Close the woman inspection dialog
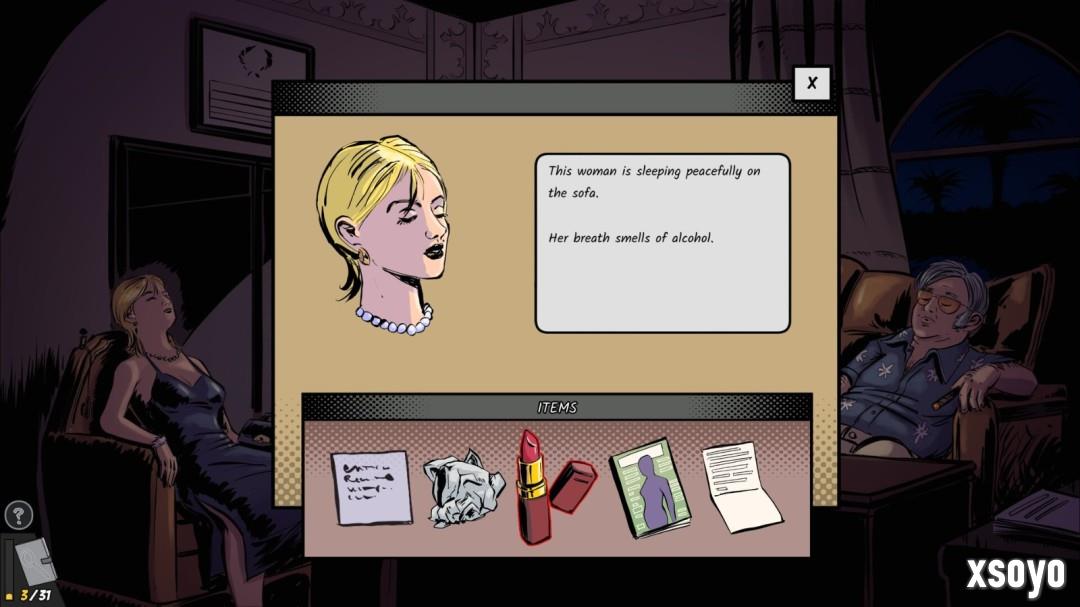The image size is (1080, 607). [x=812, y=84]
